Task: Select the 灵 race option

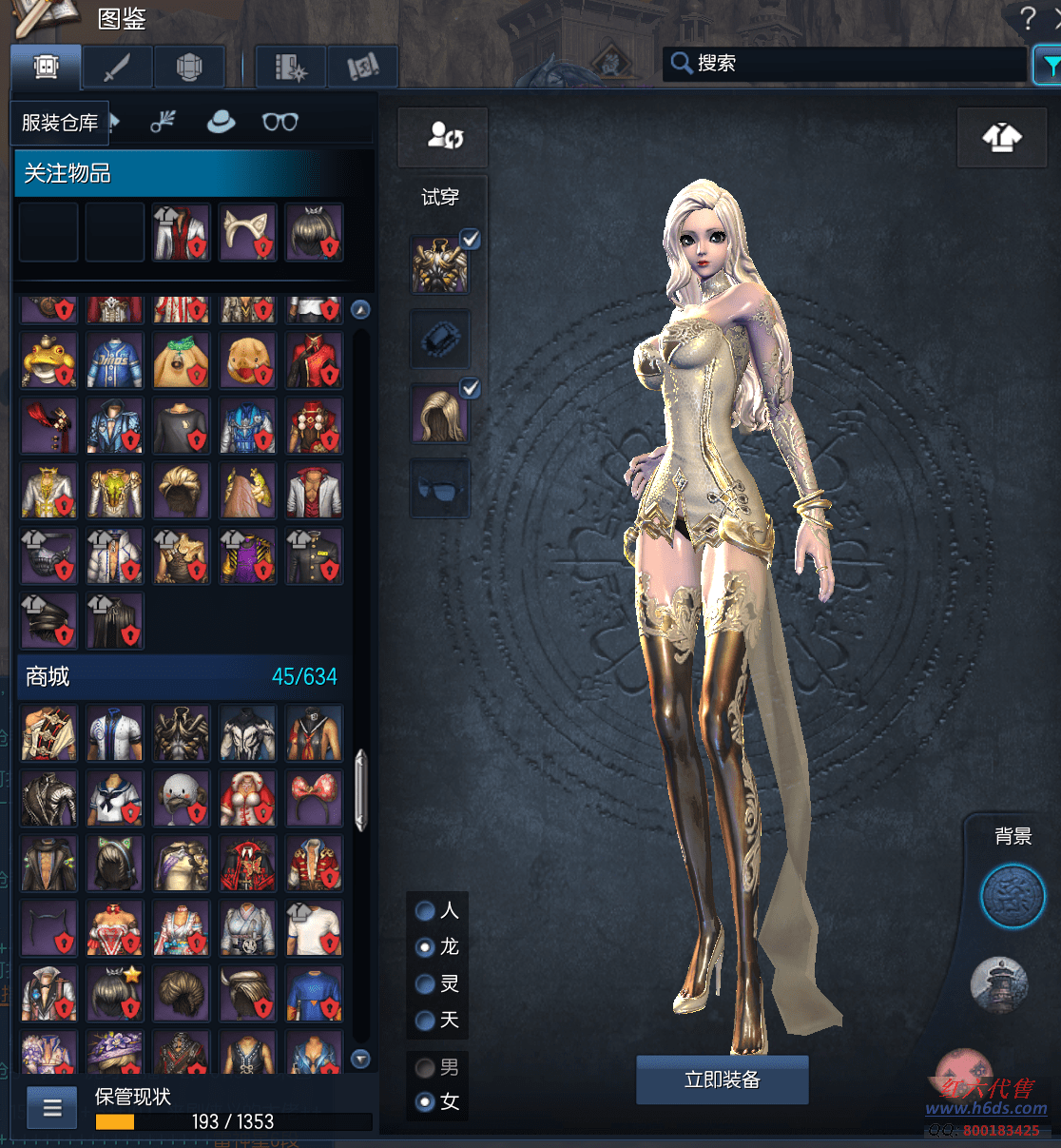Action: (x=426, y=984)
